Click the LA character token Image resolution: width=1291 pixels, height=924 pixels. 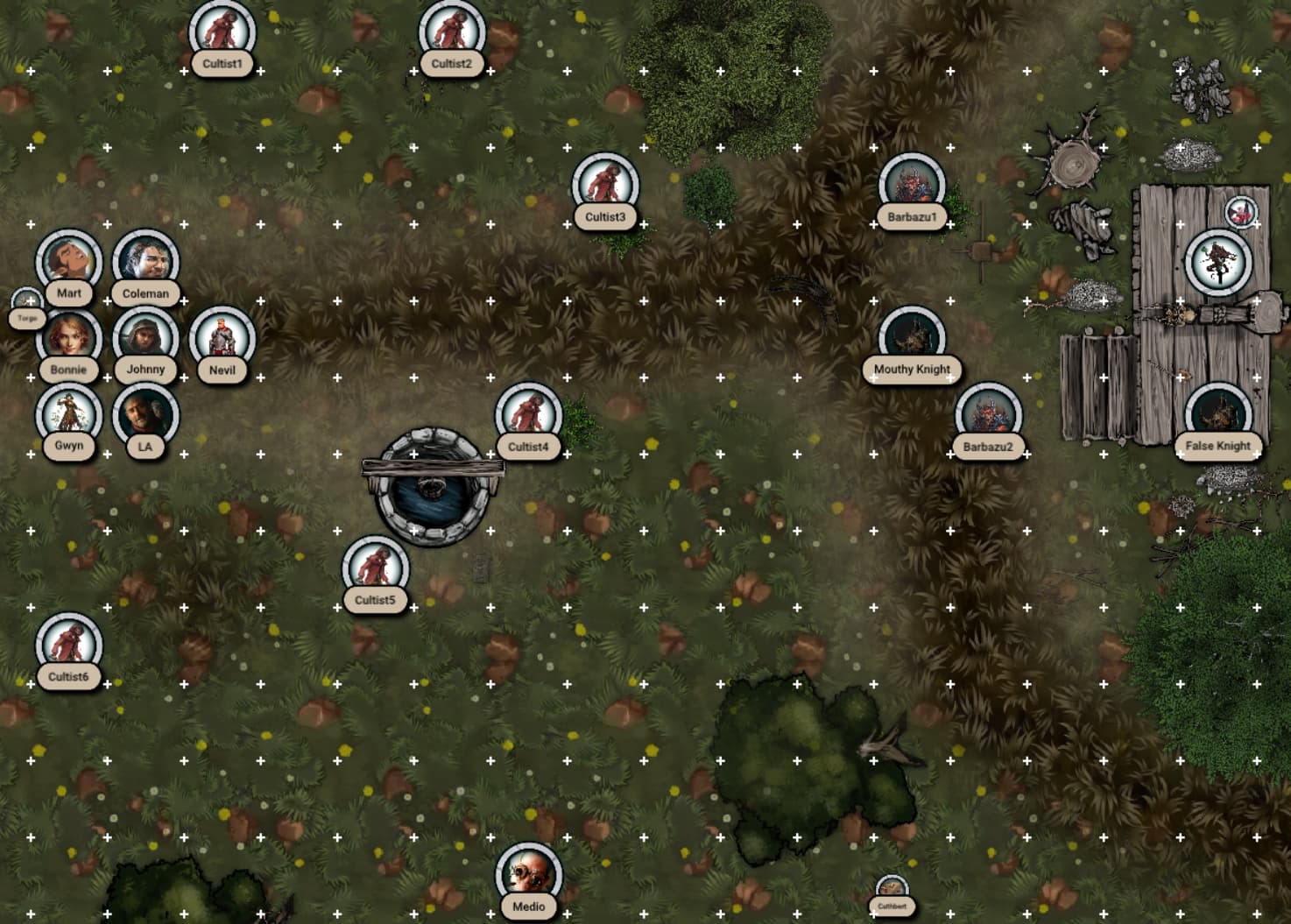point(145,414)
